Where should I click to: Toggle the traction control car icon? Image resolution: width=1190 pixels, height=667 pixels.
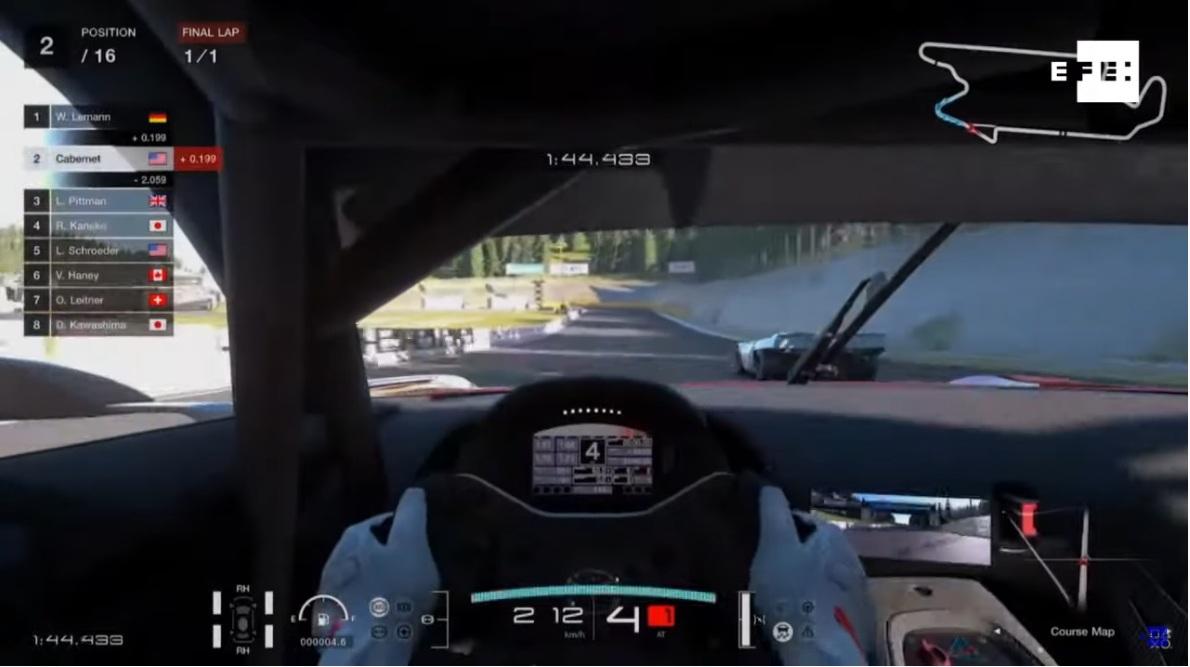783,631
